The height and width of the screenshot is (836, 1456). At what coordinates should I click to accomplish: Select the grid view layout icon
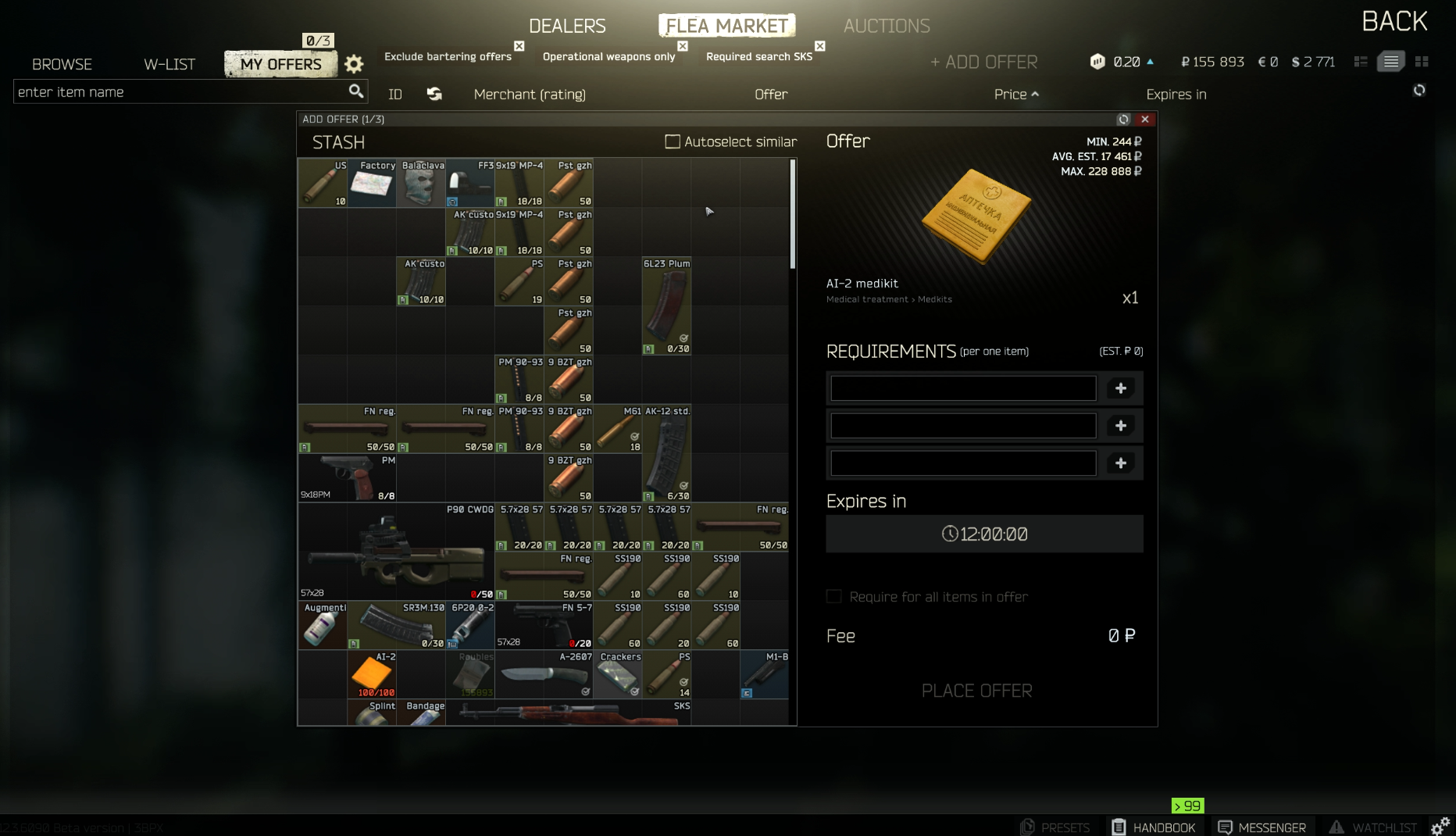1422,61
